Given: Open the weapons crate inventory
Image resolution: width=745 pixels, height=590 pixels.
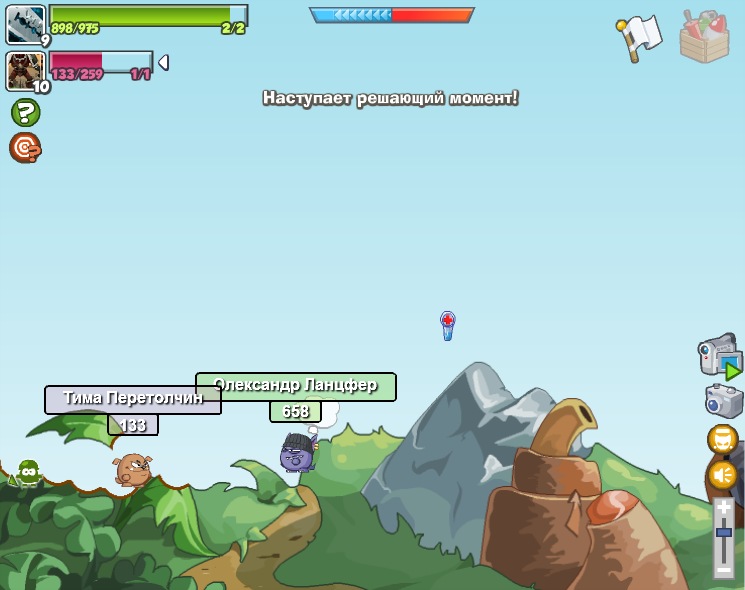Looking at the screenshot, I should pos(704,37).
